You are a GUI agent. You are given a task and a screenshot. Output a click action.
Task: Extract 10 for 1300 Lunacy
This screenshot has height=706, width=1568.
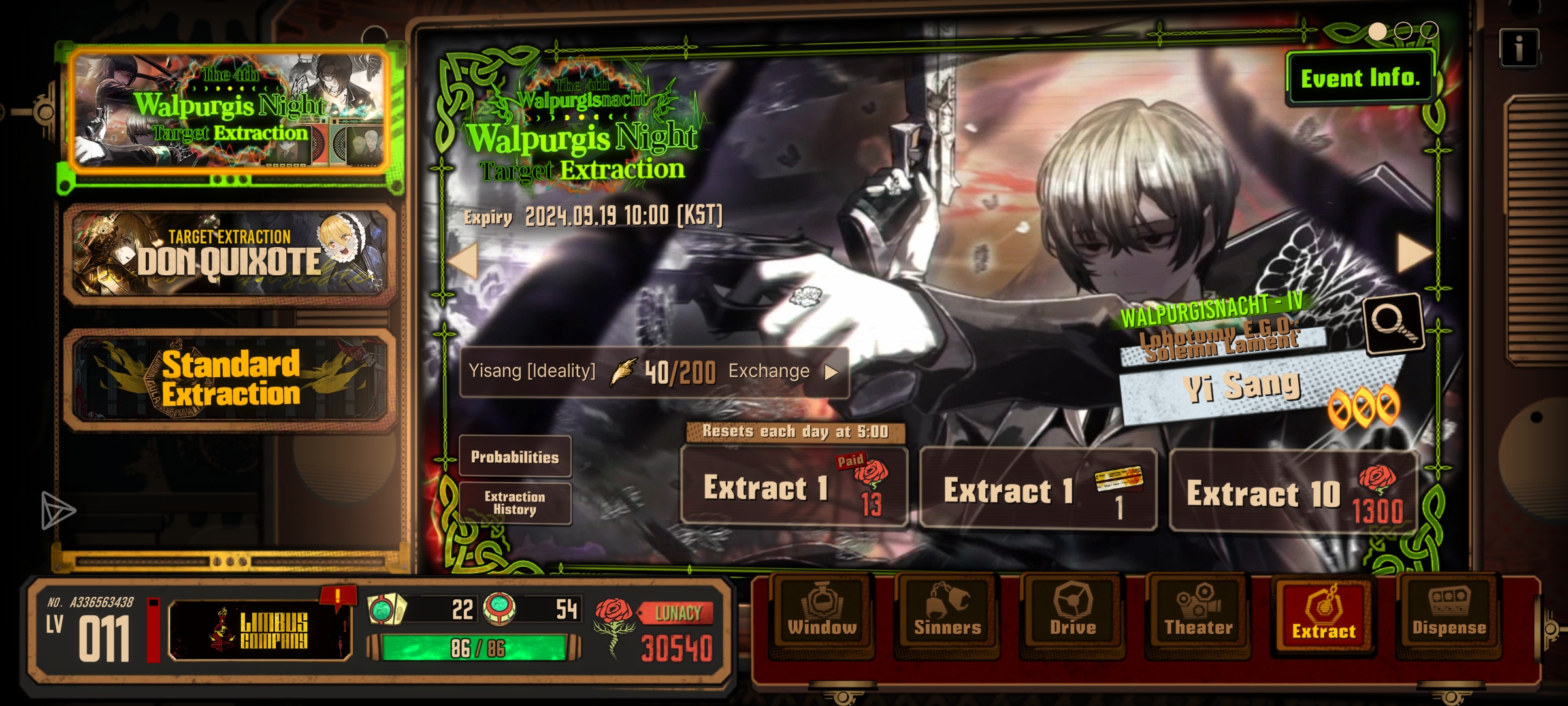(x=1294, y=492)
